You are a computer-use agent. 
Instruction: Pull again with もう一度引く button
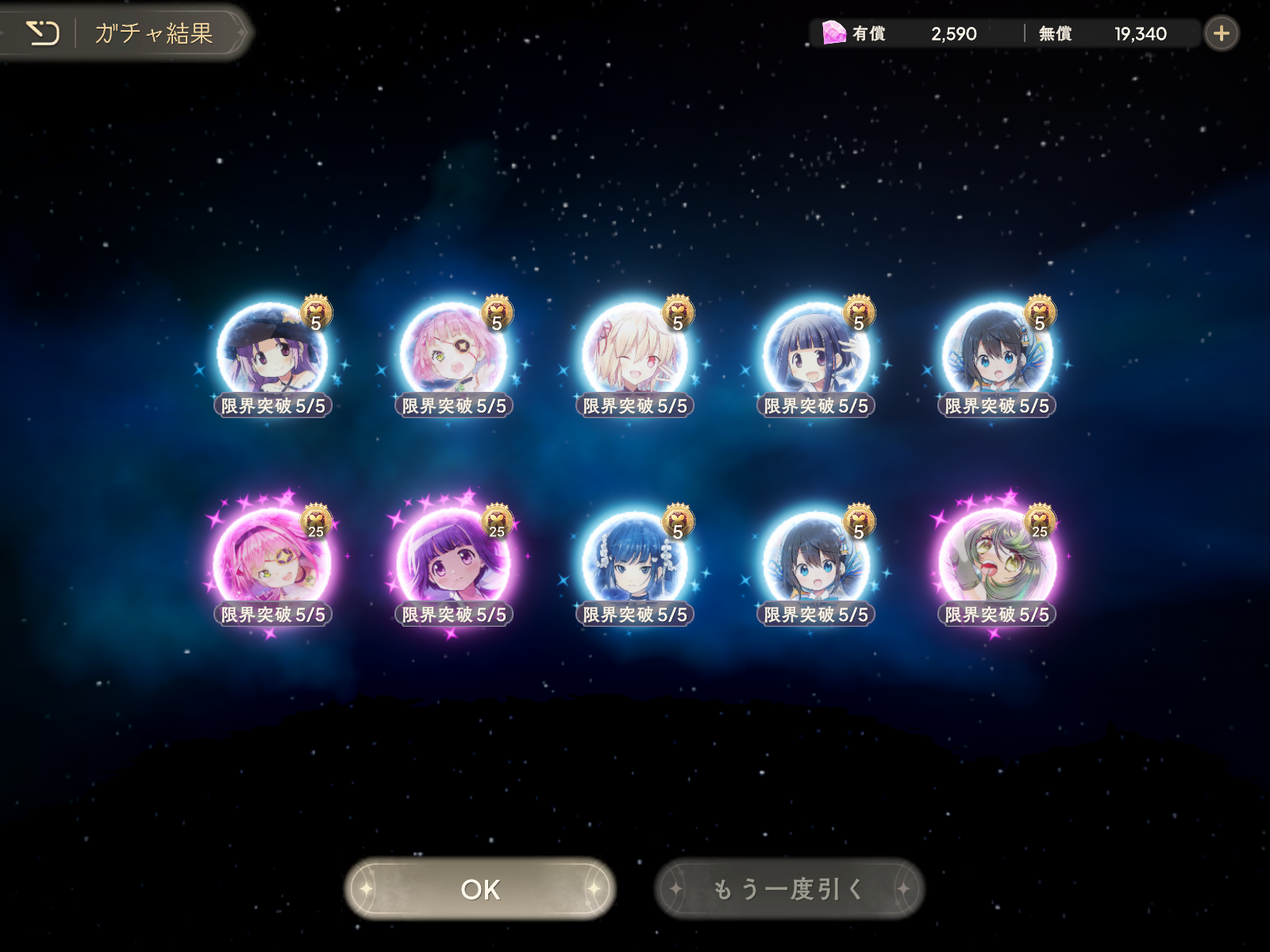pos(789,889)
